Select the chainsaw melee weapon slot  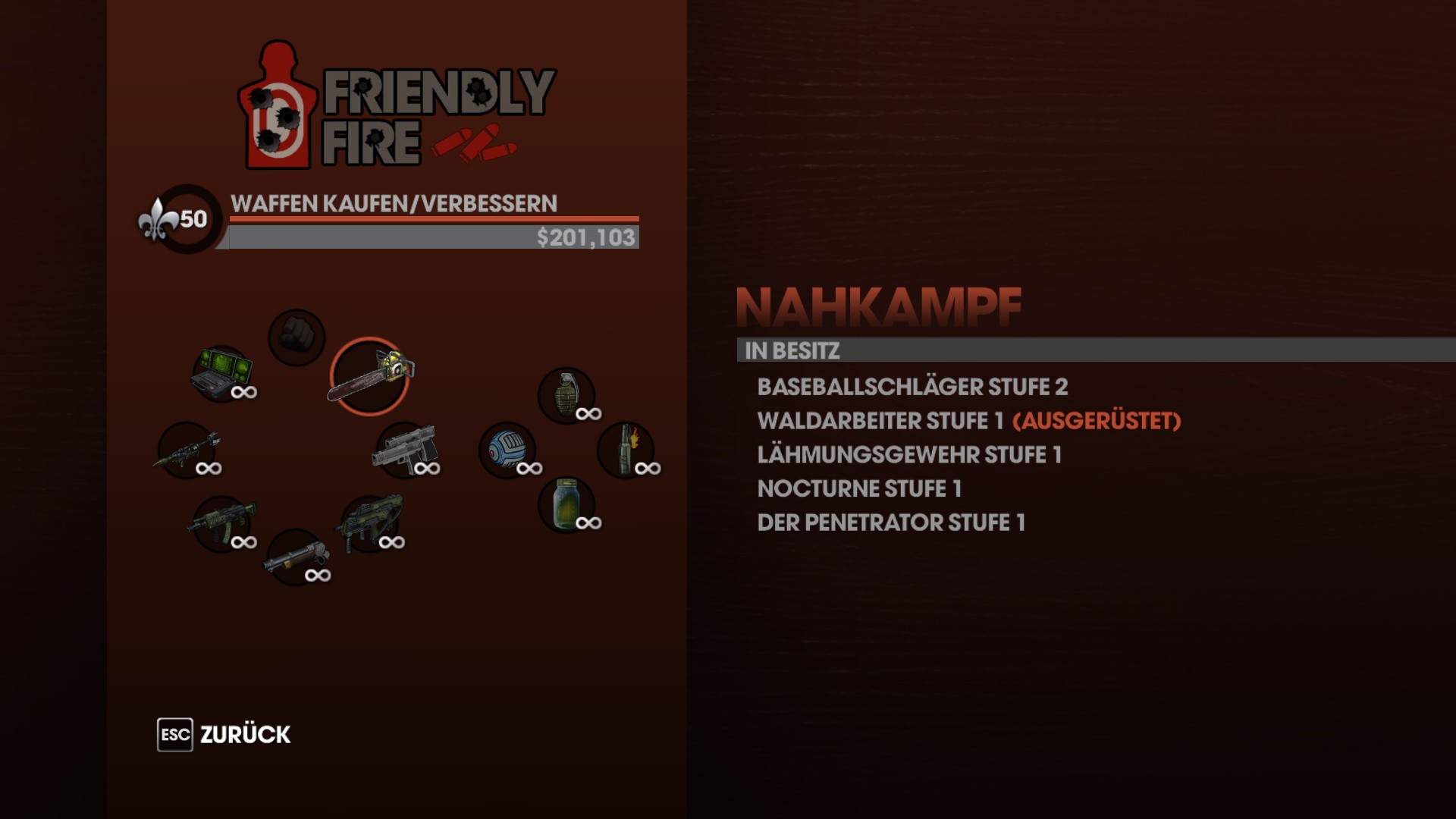[x=370, y=376]
